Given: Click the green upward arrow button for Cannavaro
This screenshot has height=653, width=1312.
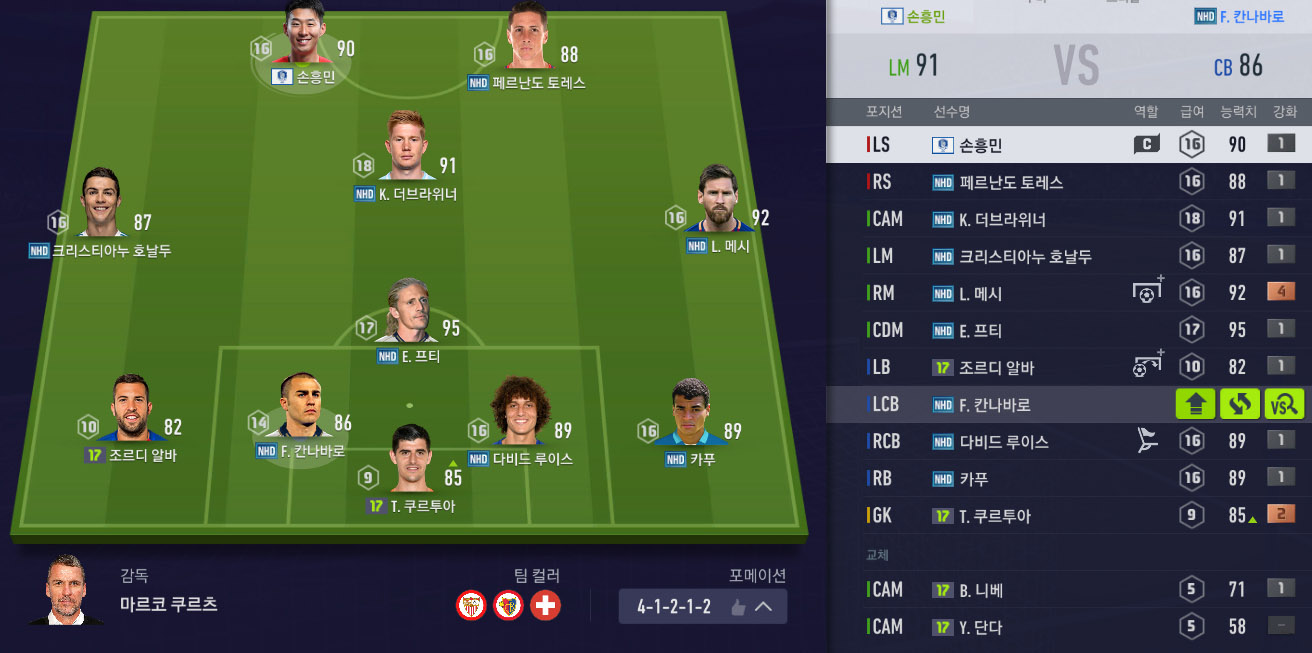Looking at the screenshot, I should click(1195, 405).
